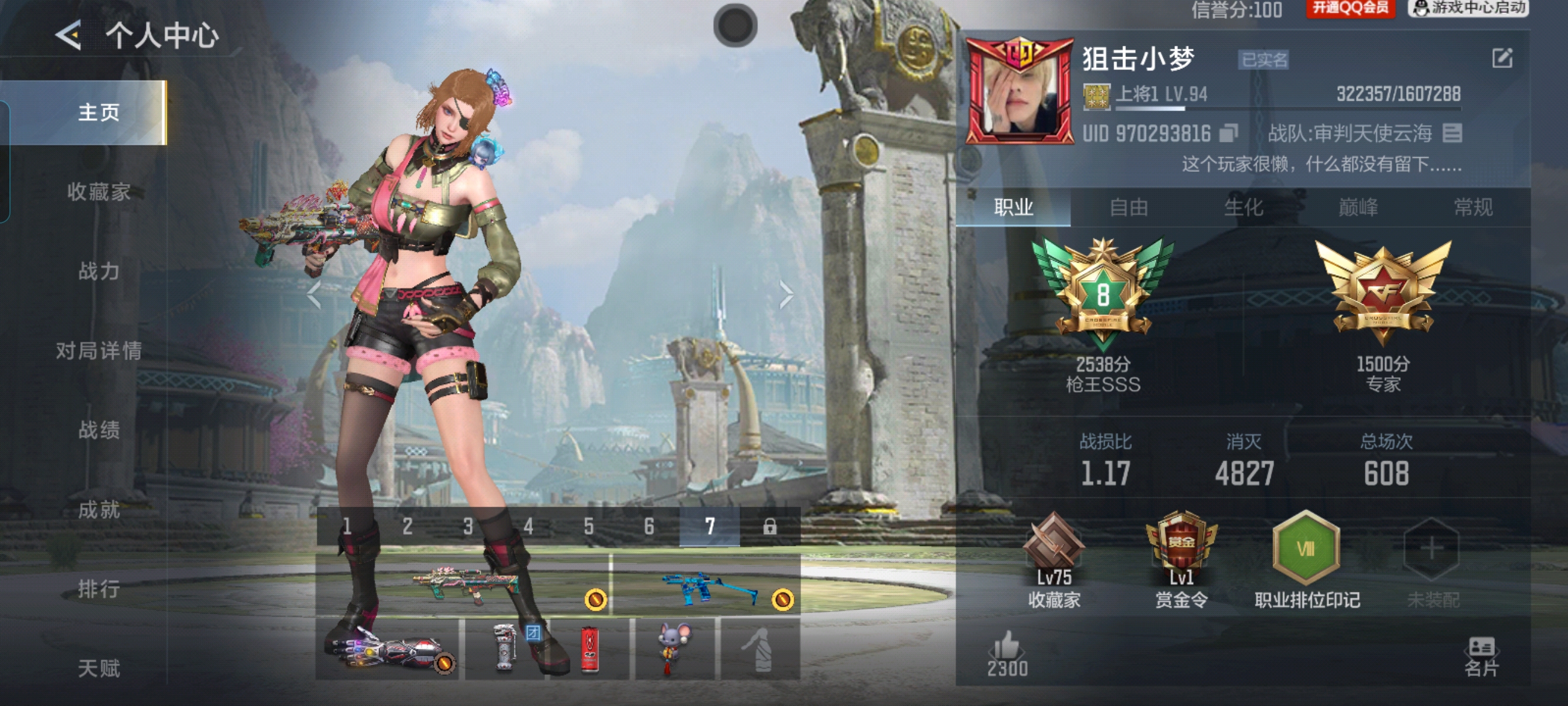Open the 收藏家 side menu entry
Image resolution: width=1568 pixels, height=706 pixels.
tap(99, 192)
